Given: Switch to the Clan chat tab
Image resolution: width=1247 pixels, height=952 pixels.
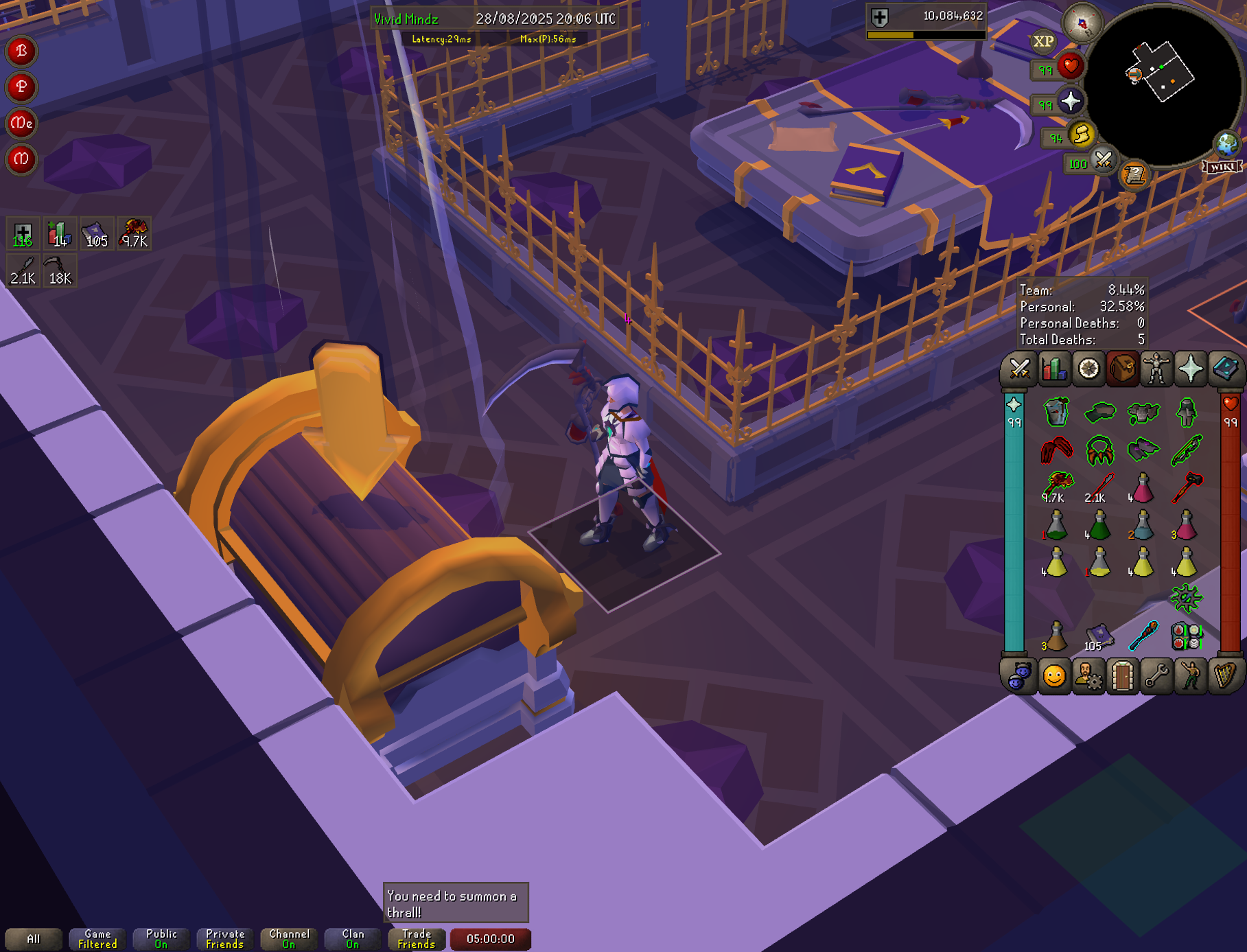Looking at the screenshot, I should 353,939.
